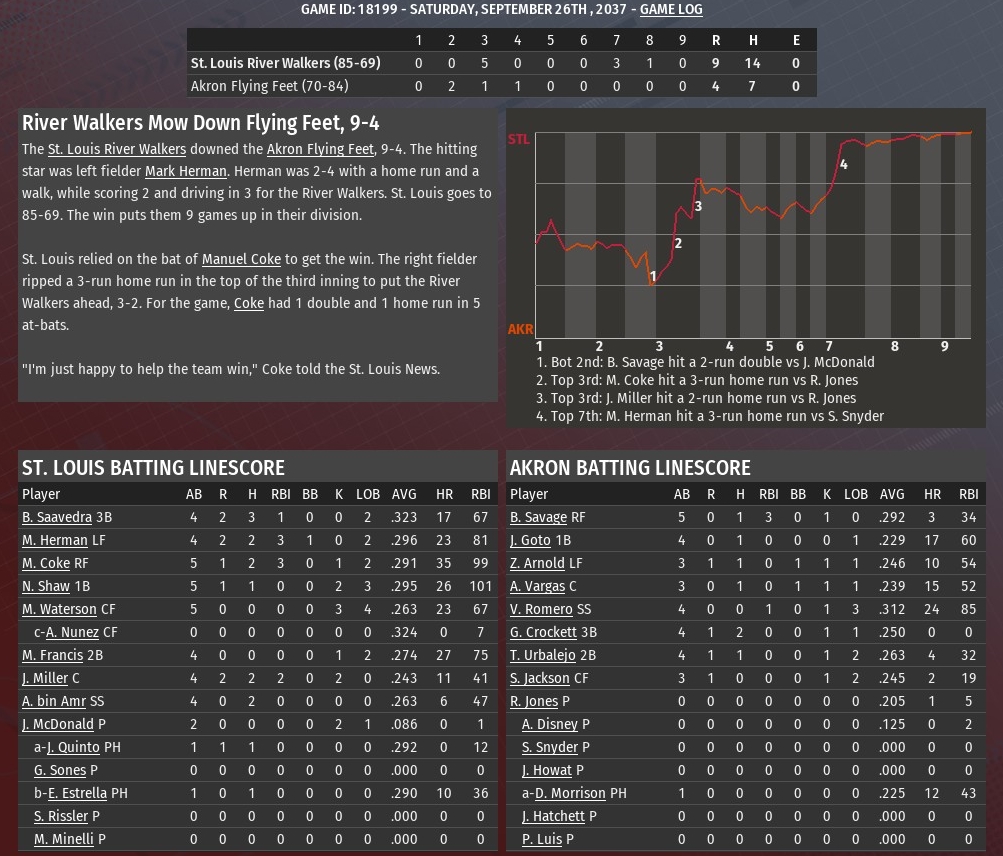This screenshot has width=1003, height=856.
Task: Select pitcher M. Minelli
Action: tap(64, 839)
